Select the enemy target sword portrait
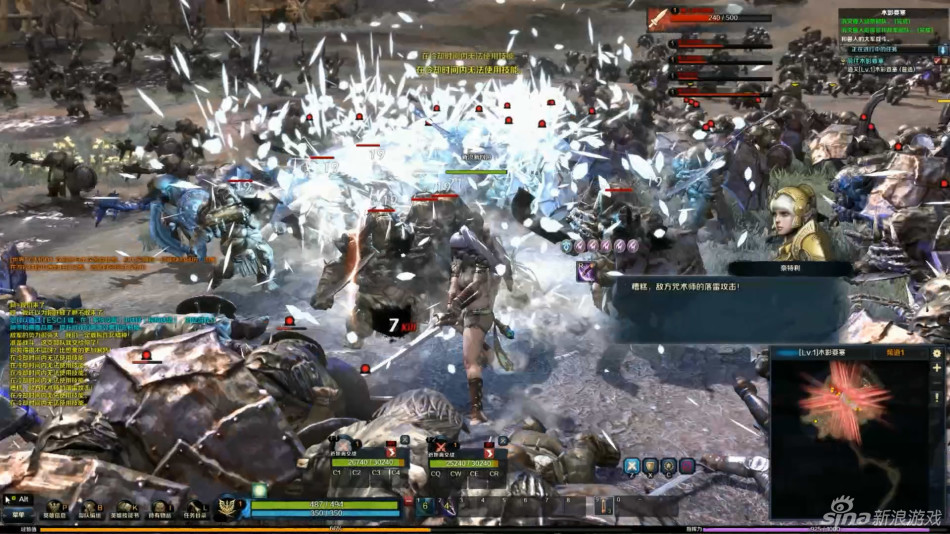The width and height of the screenshot is (950, 534). [659, 18]
